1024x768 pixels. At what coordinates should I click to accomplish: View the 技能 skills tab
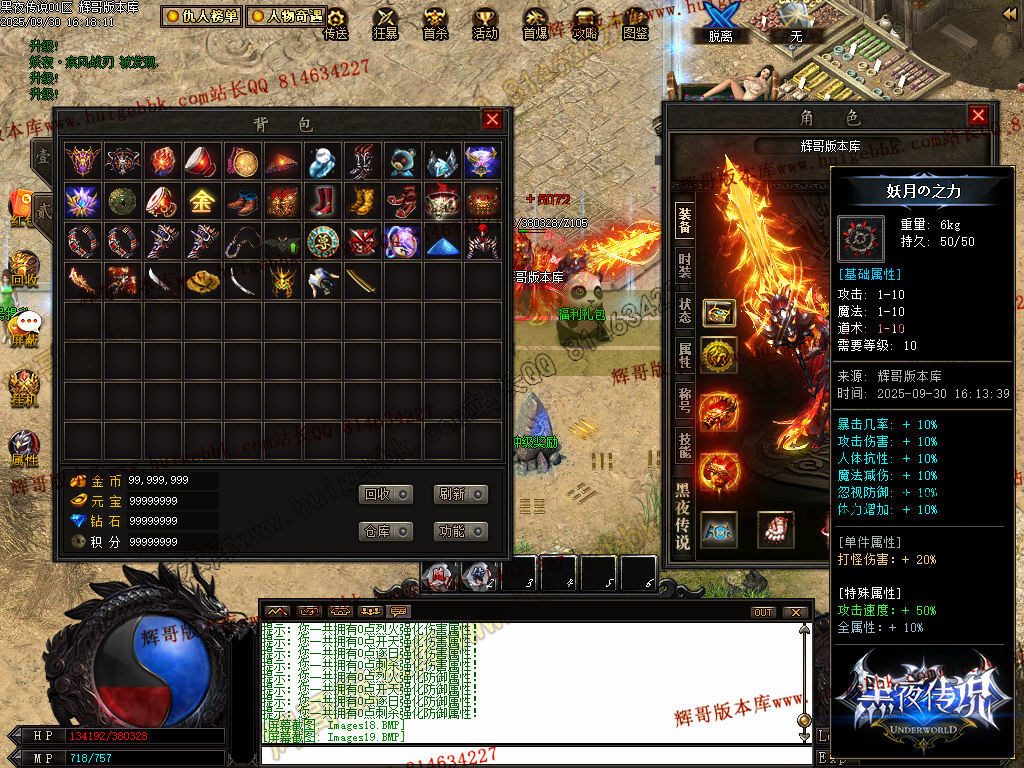(684, 441)
